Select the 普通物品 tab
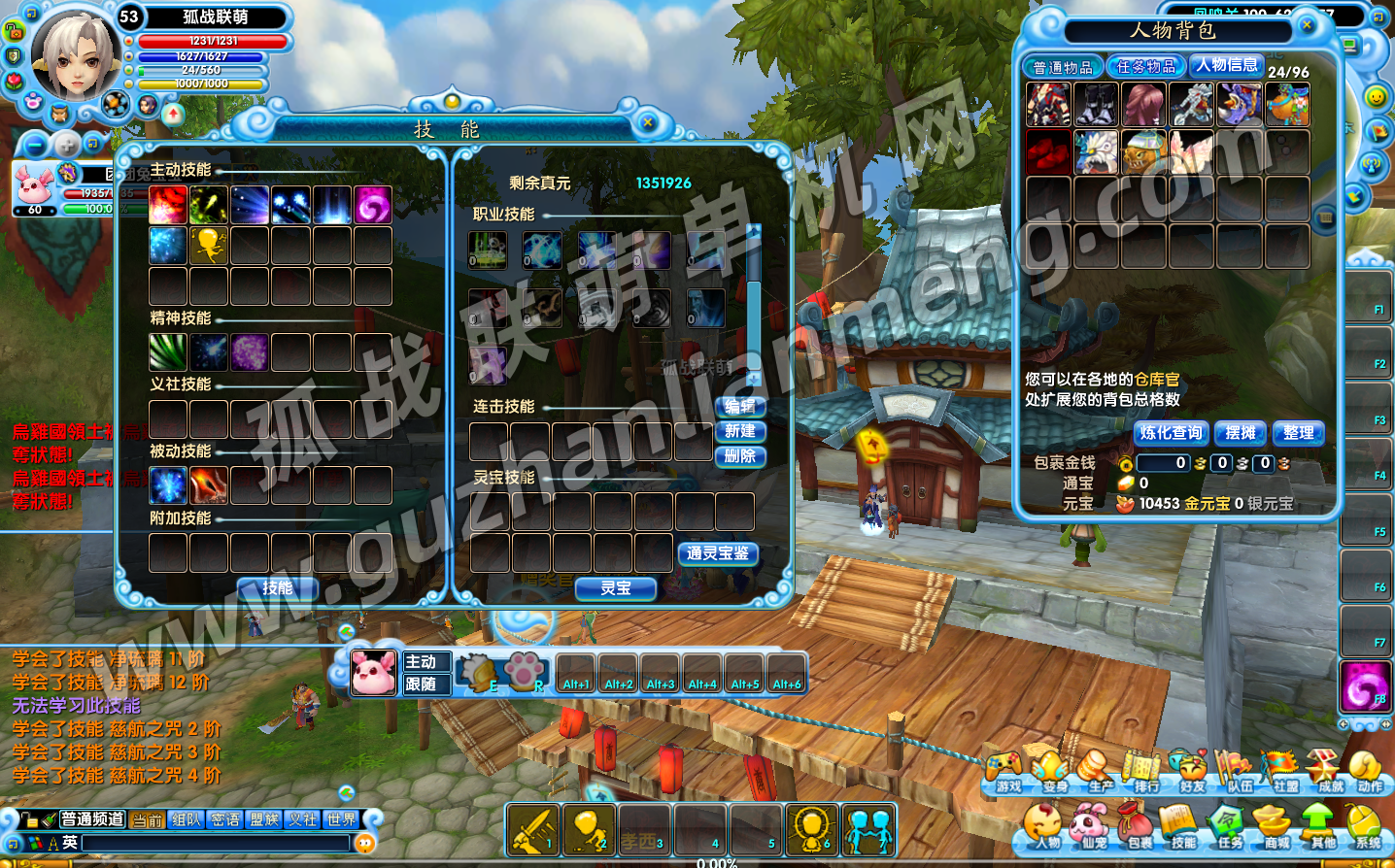 (1063, 67)
